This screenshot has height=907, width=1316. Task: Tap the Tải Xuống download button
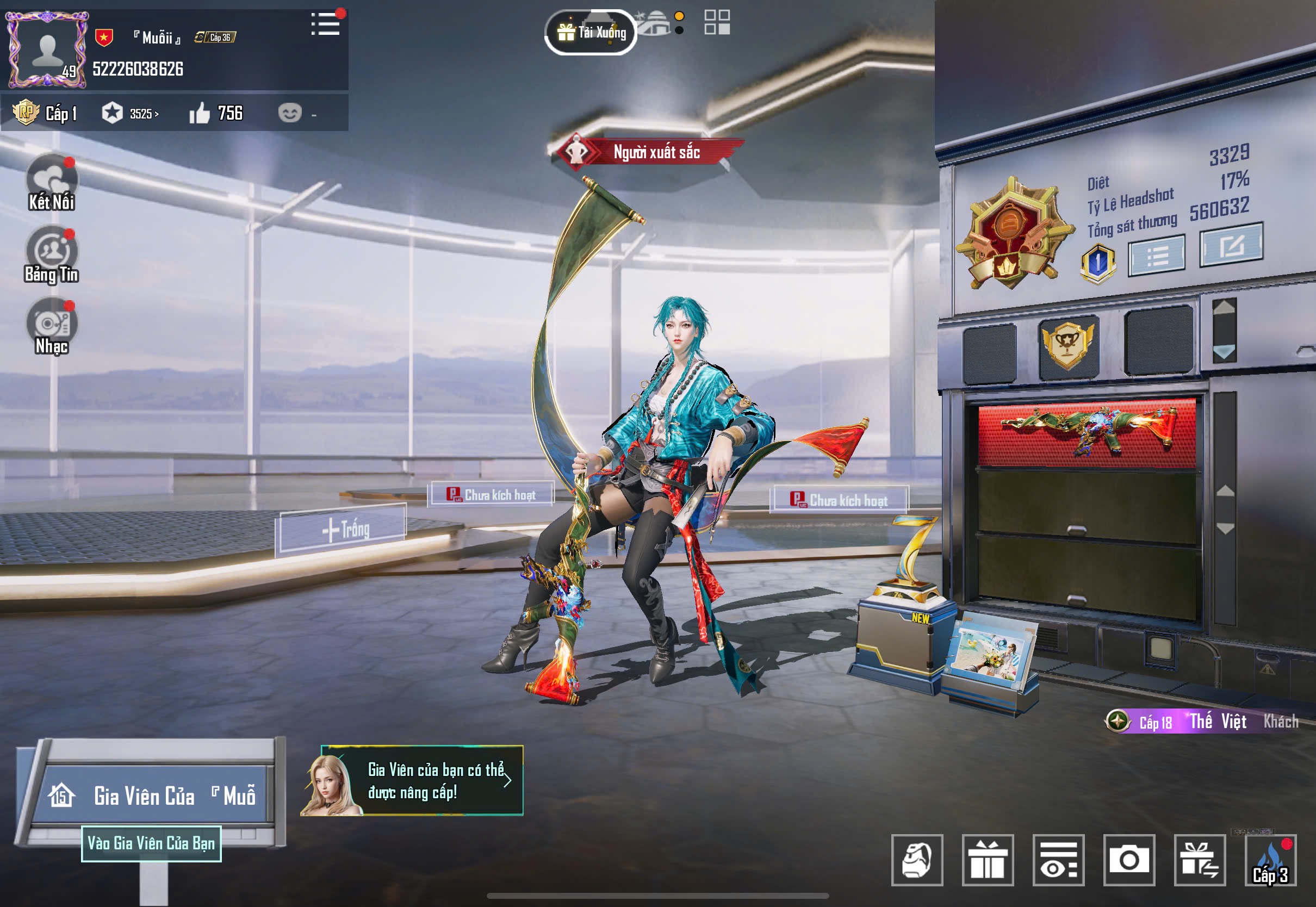[591, 33]
